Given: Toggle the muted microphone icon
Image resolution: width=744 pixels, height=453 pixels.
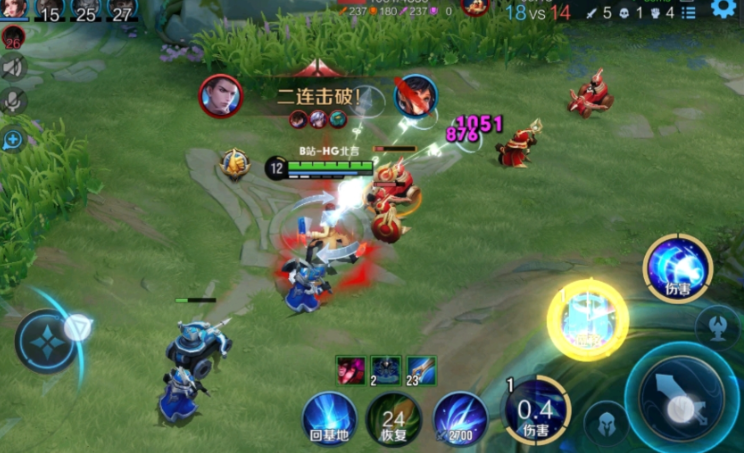Looking at the screenshot, I should tap(13, 101).
